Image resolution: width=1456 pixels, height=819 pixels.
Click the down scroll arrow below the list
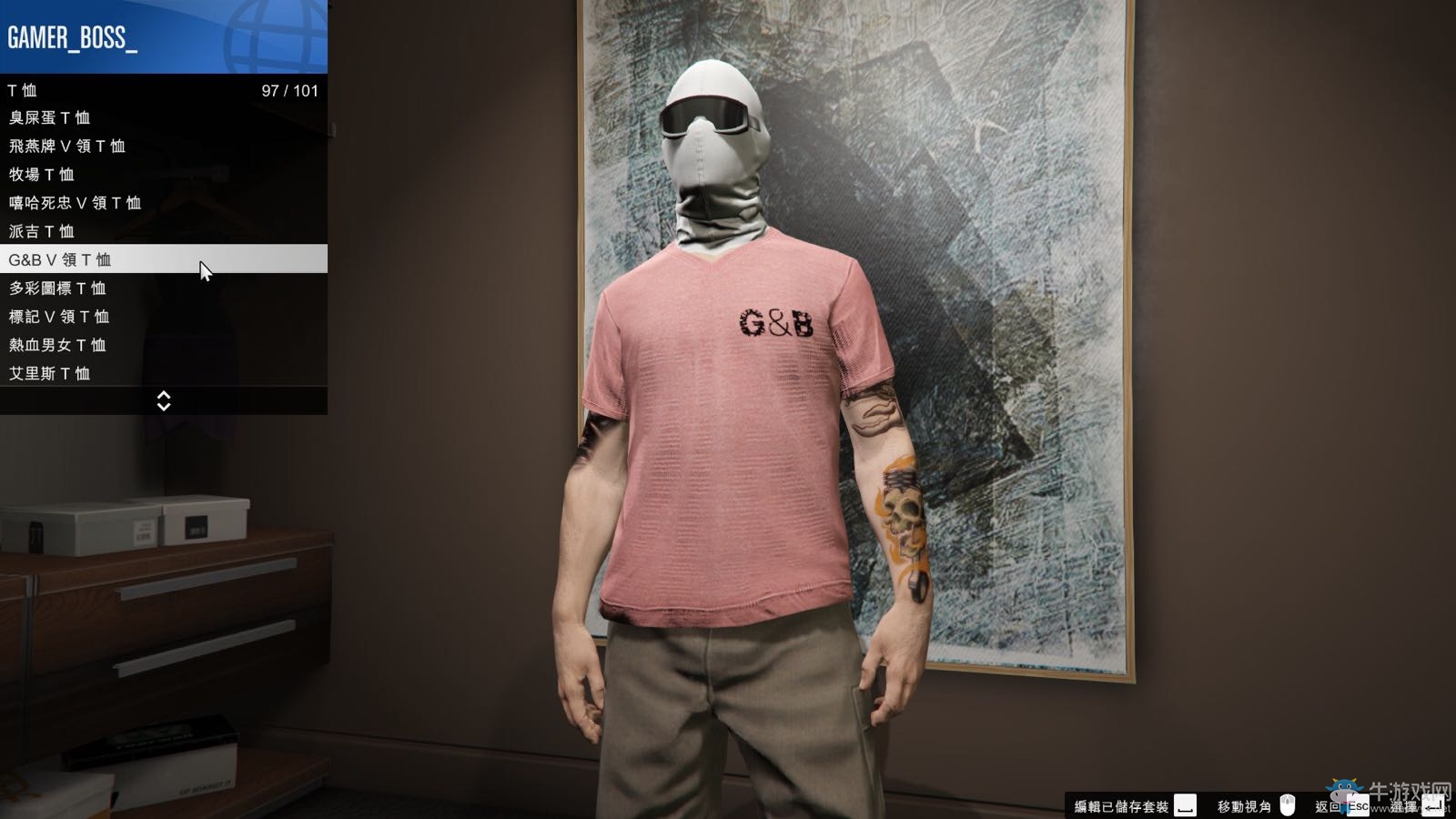[164, 407]
